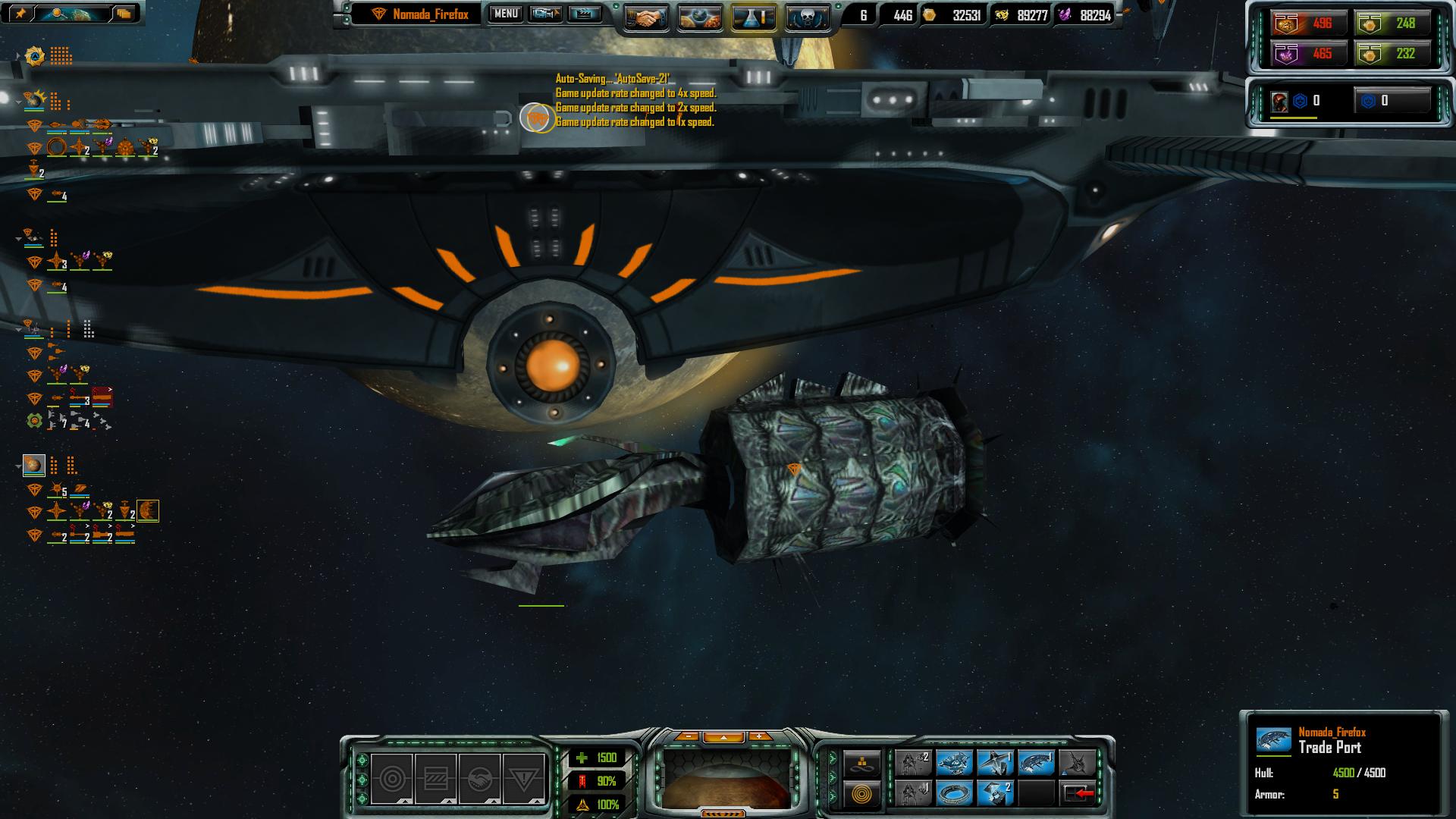The height and width of the screenshot is (819, 1456).
Task: Open the concentric circles orange button
Action: 862,794
